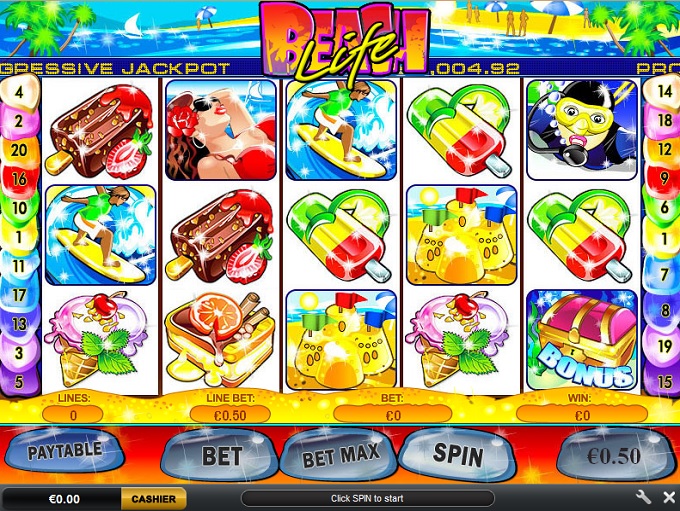Spin the reels with SPIN

coord(458,455)
